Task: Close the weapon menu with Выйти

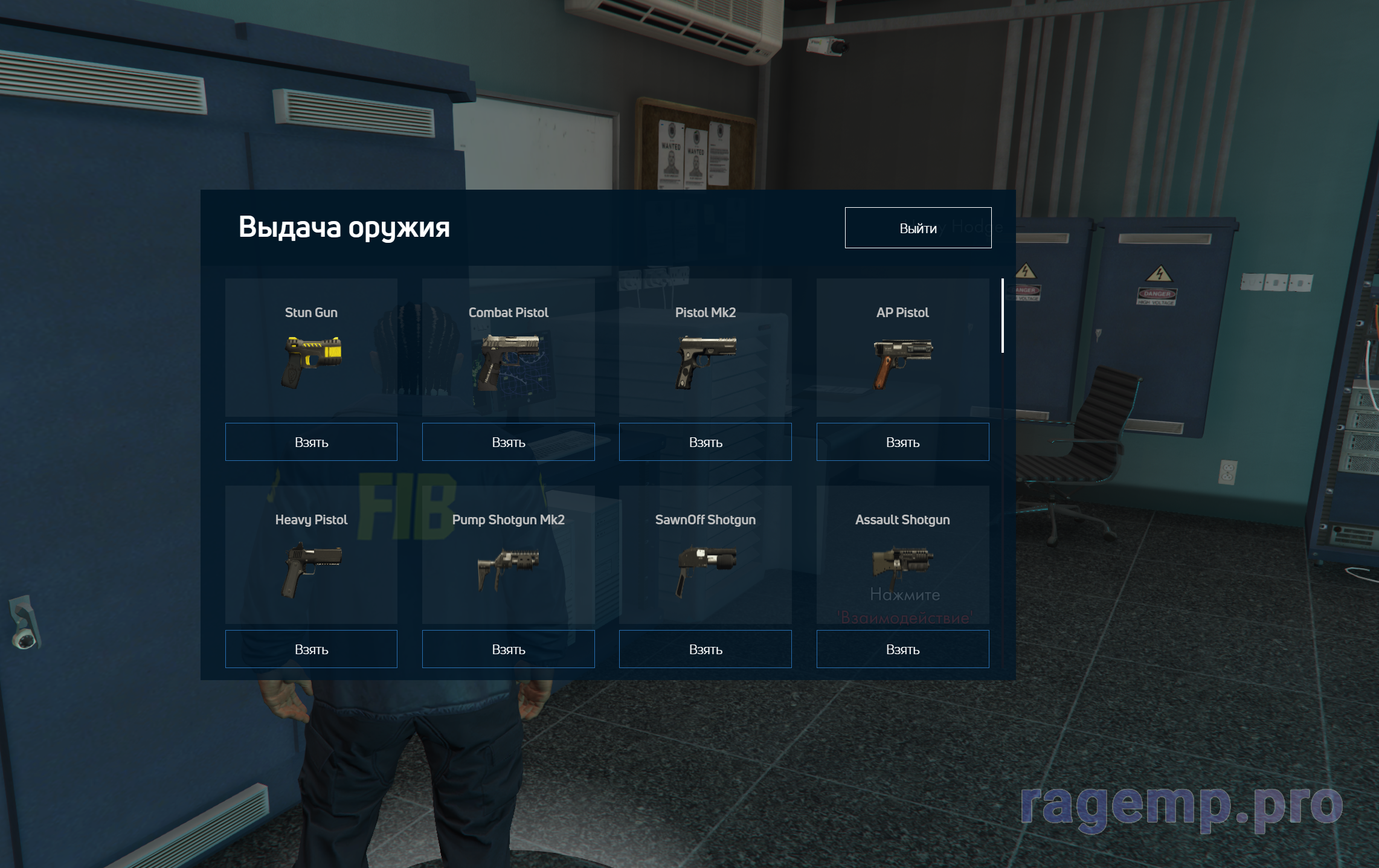Action: [x=918, y=228]
